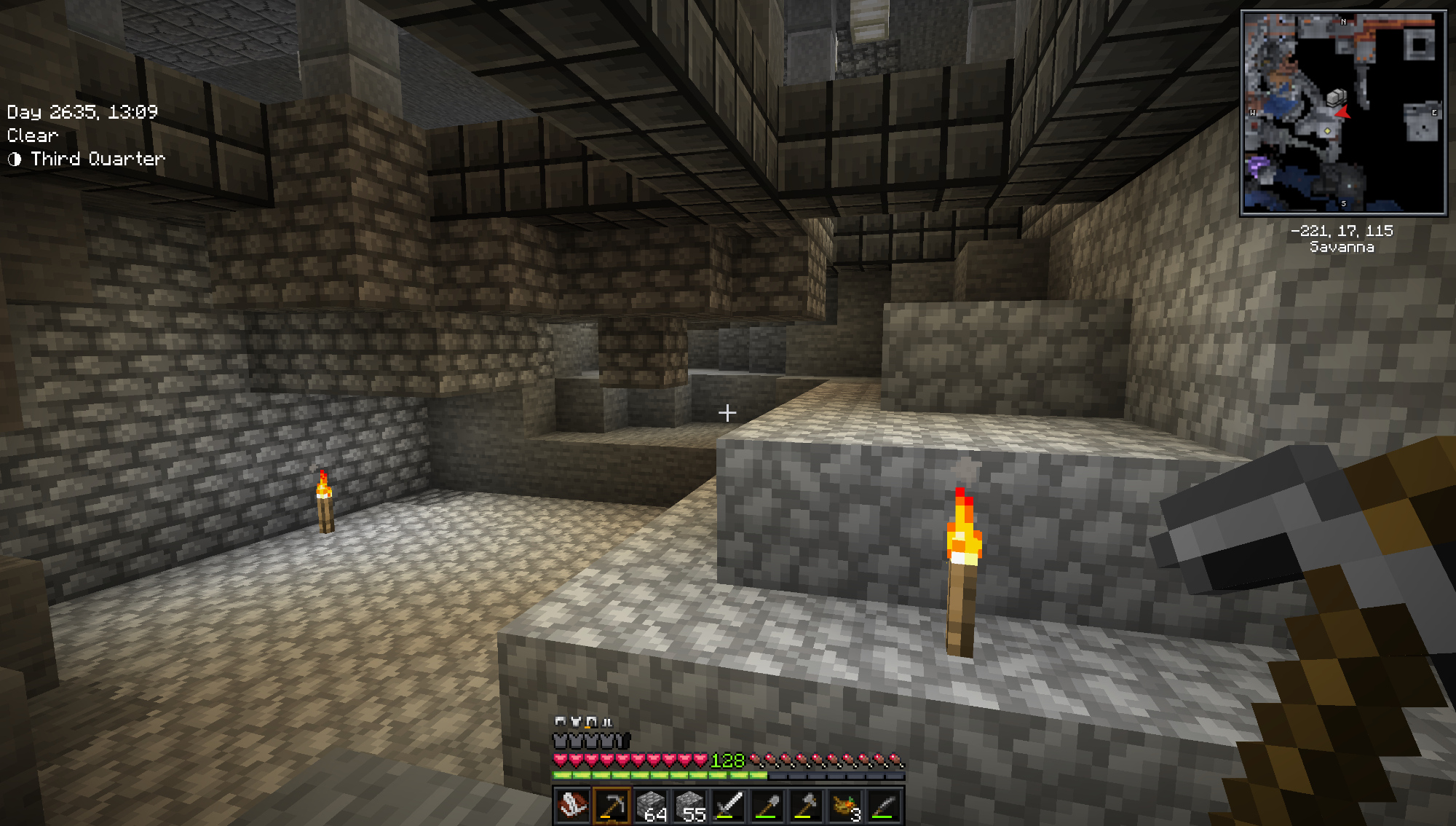Choose the food item stack of 3
Image resolution: width=1456 pixels, height=826 pixels.
846,806
